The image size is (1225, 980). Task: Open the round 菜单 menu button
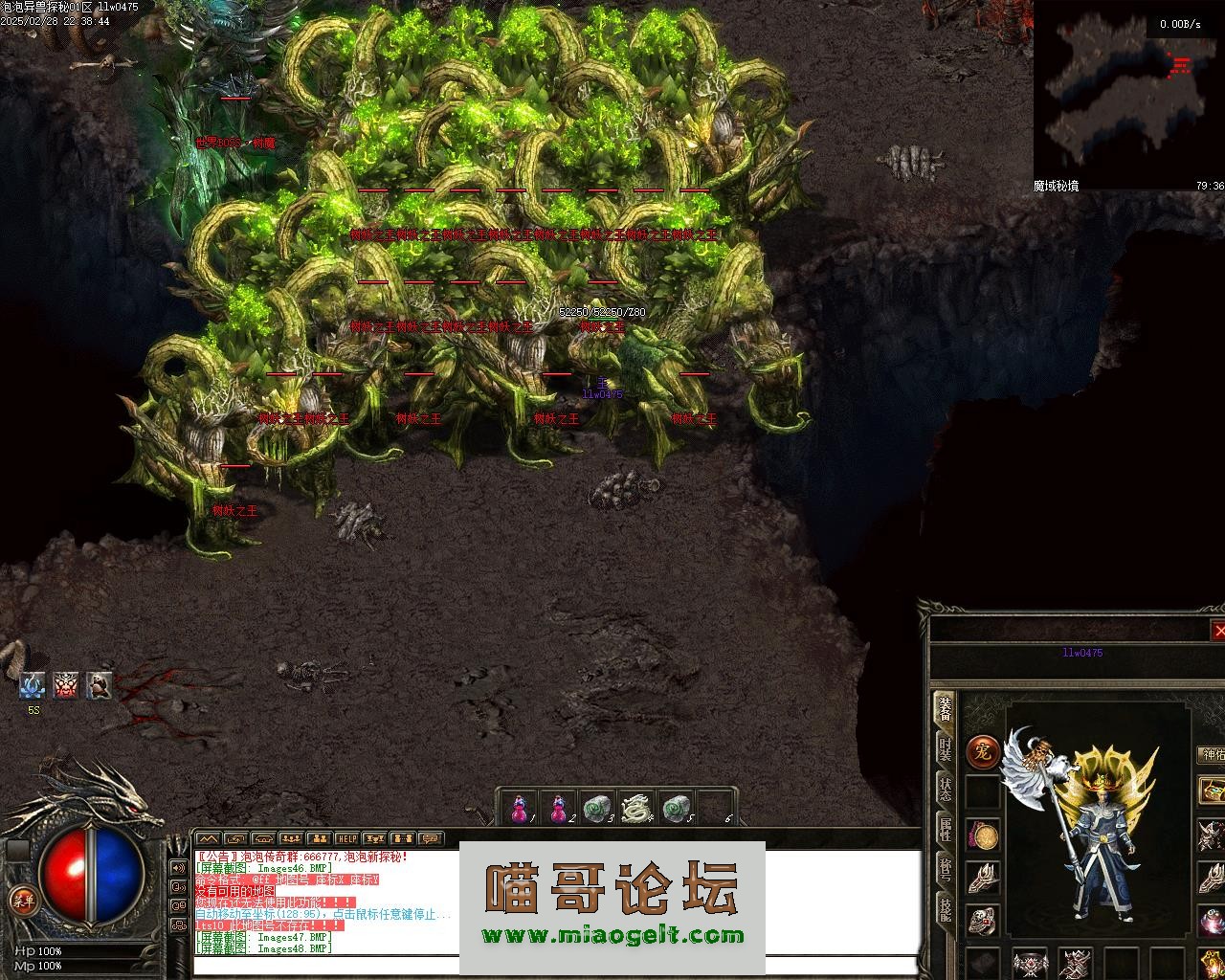tap(22, 900)
